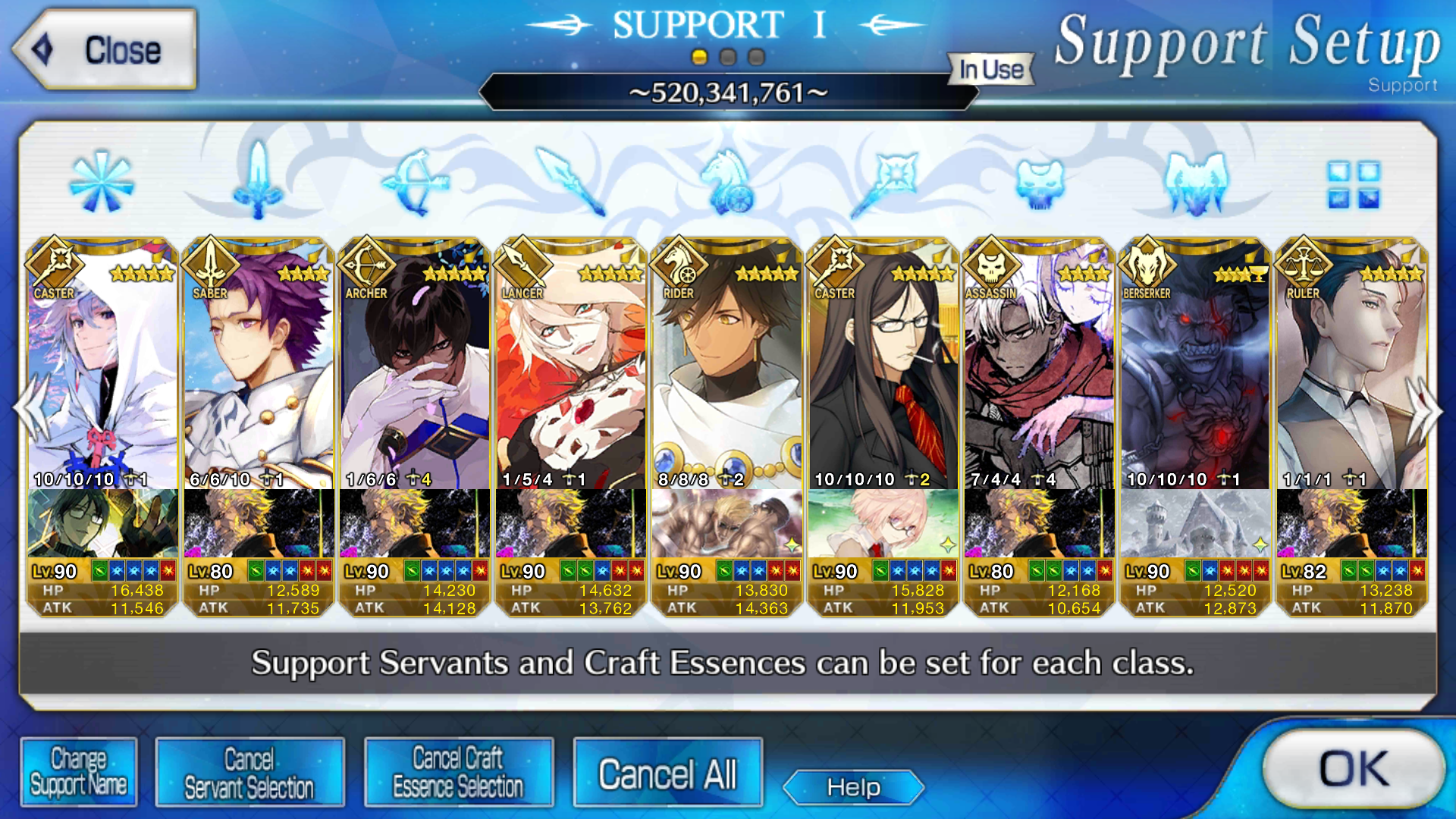The height and width of the screenshot is (819, 1456).
Task: Change Support Name
Action: pos(79,771)
